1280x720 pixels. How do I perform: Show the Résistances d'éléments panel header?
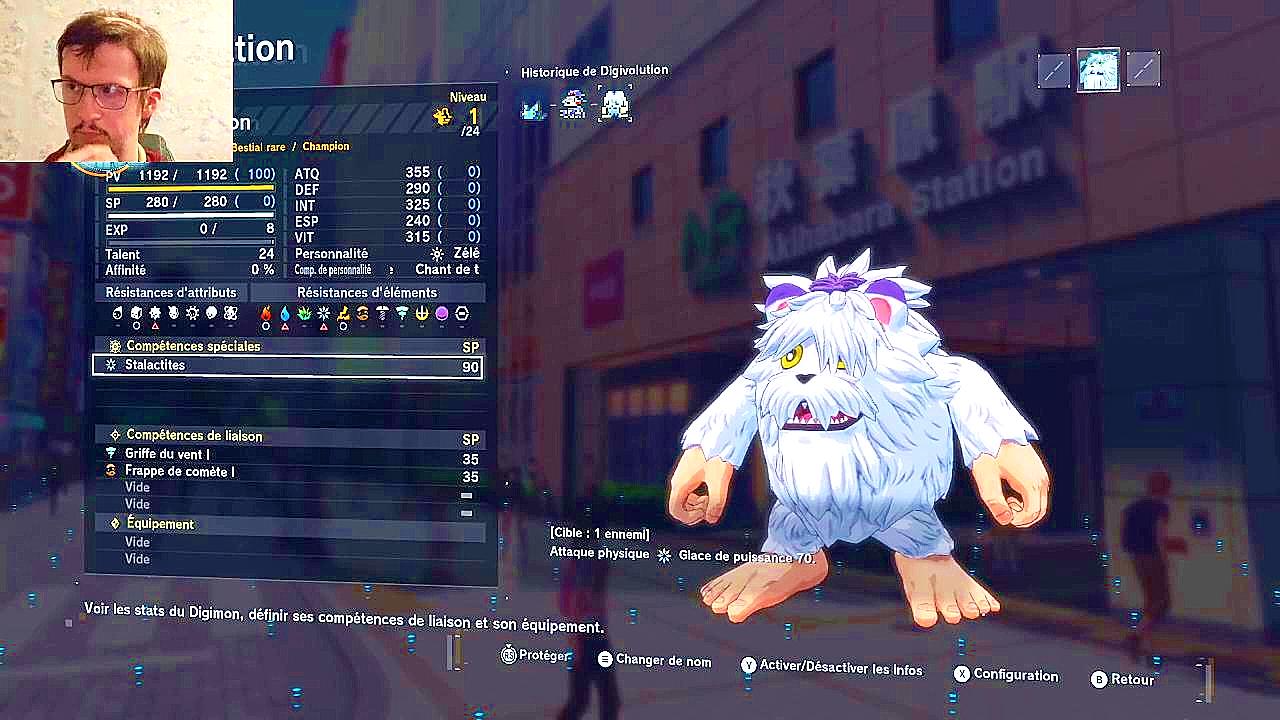click(367, 293)
